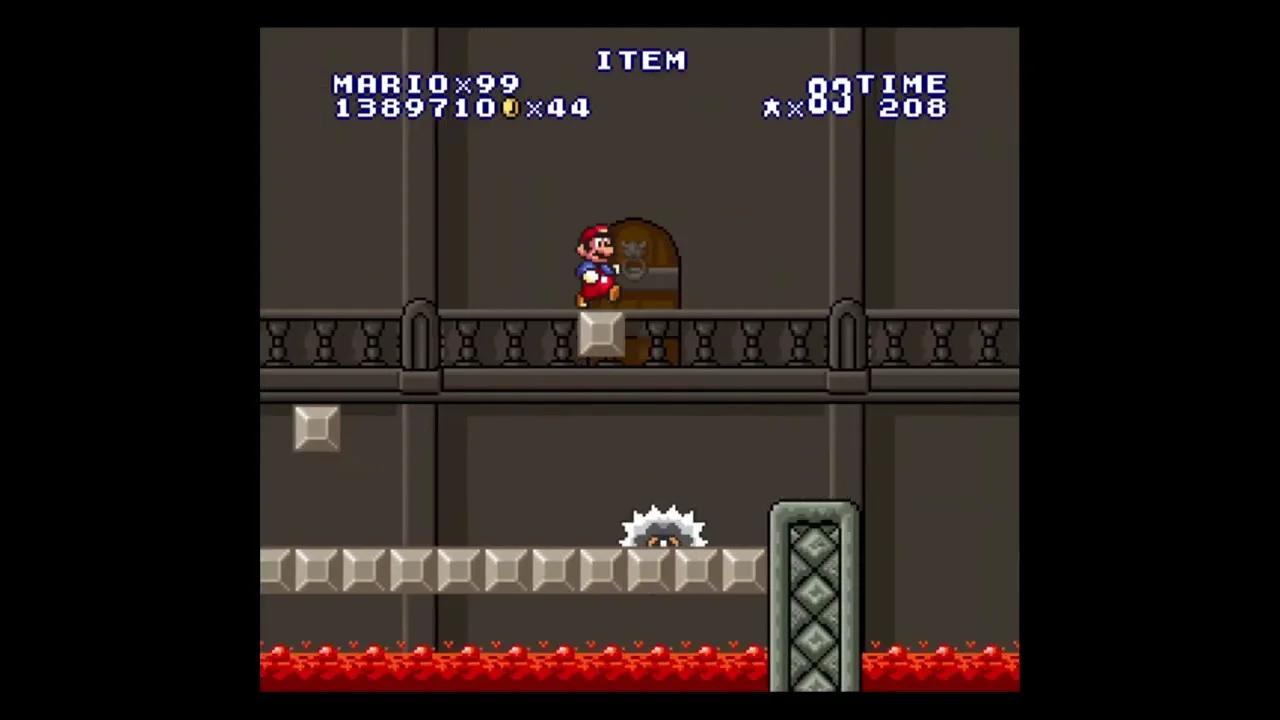The image size is (1280, 720).
Task: Click the score reading 1389710
Action: 415,108
